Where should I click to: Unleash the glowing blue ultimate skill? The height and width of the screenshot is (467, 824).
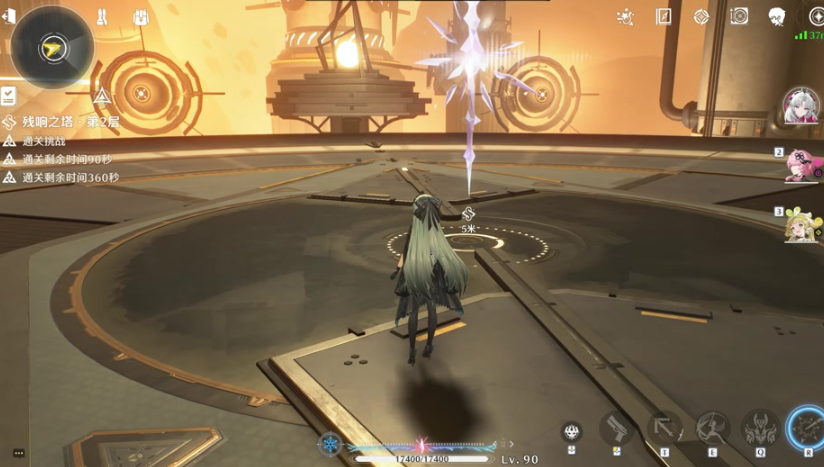807,428
